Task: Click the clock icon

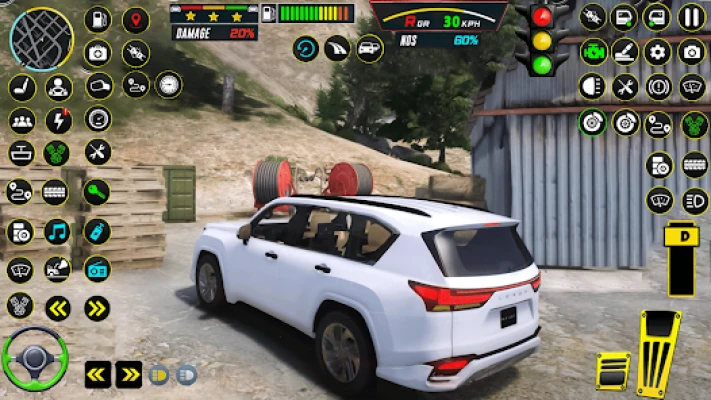Action: [168, 85]
